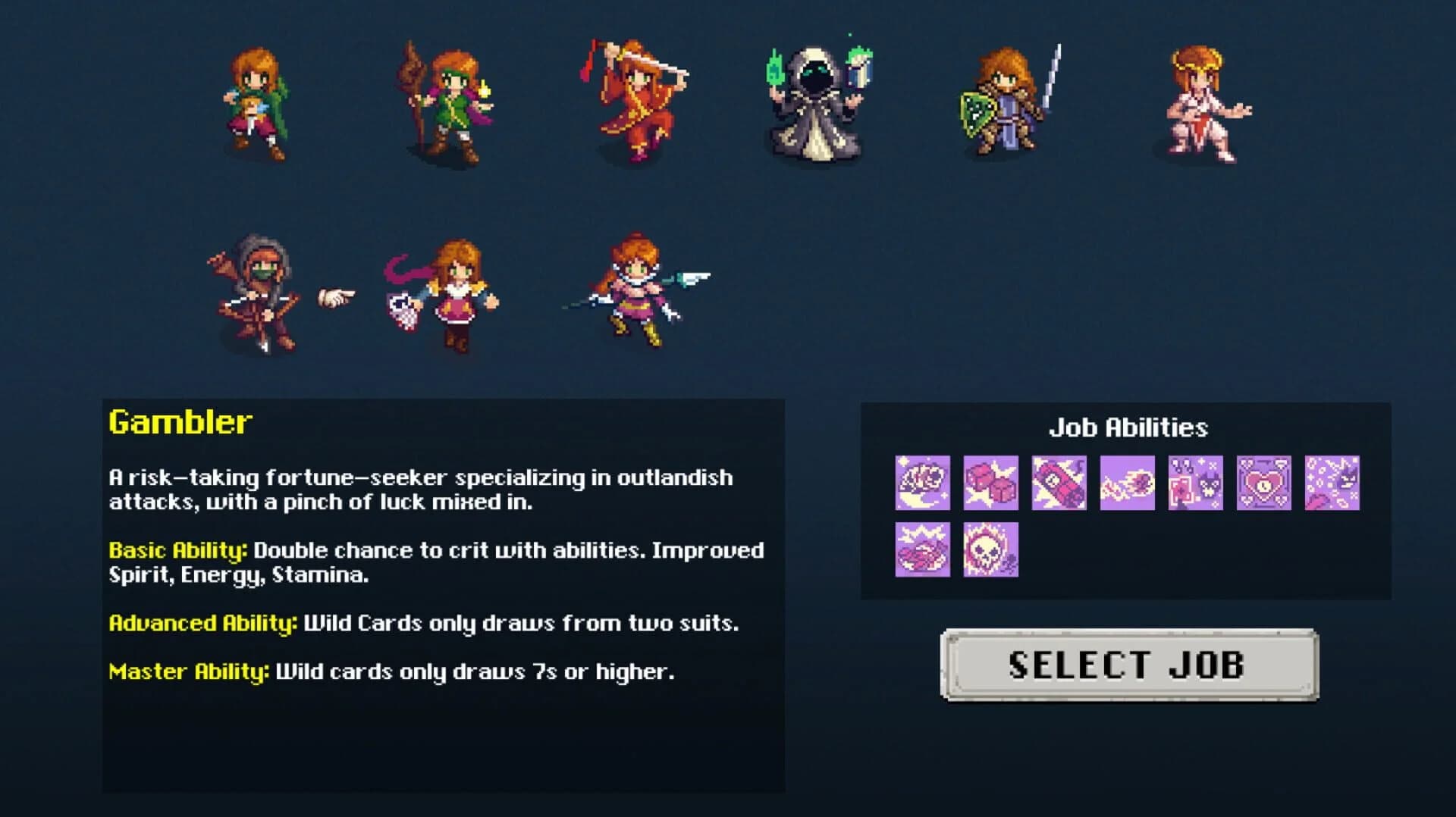Screen dimensions: 1456x817
Task: Click the Gambler job title
Action: (180, 422)
